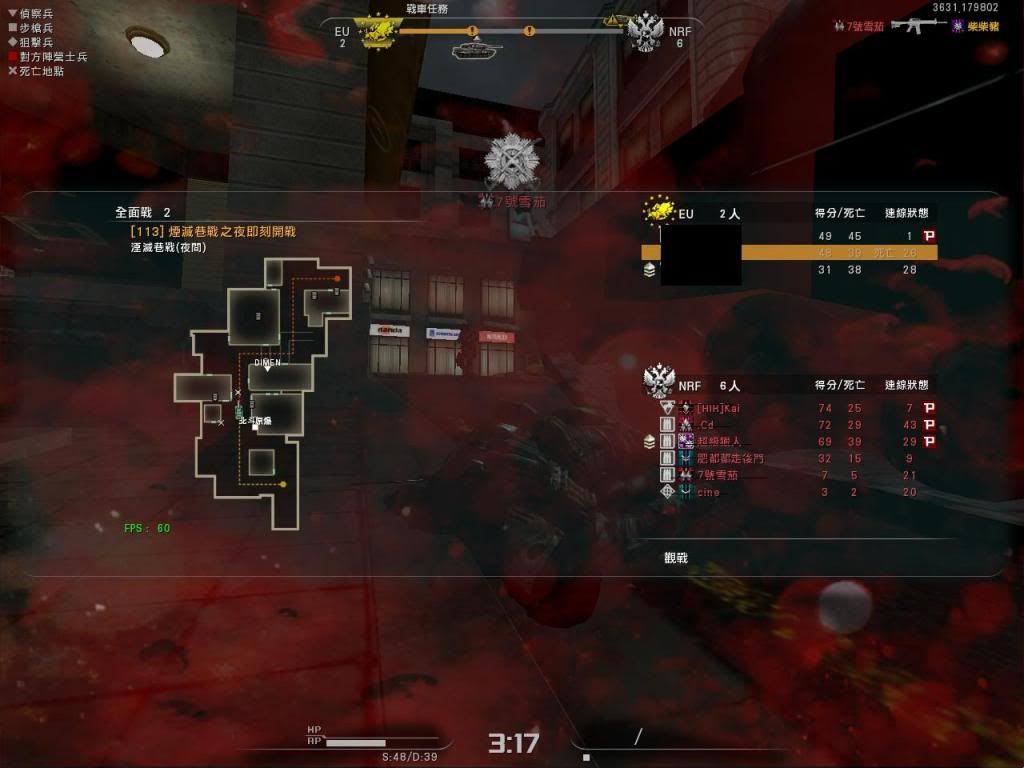
Task: Select the DIMEN marker on the map
Action: (x=267, y=364)
